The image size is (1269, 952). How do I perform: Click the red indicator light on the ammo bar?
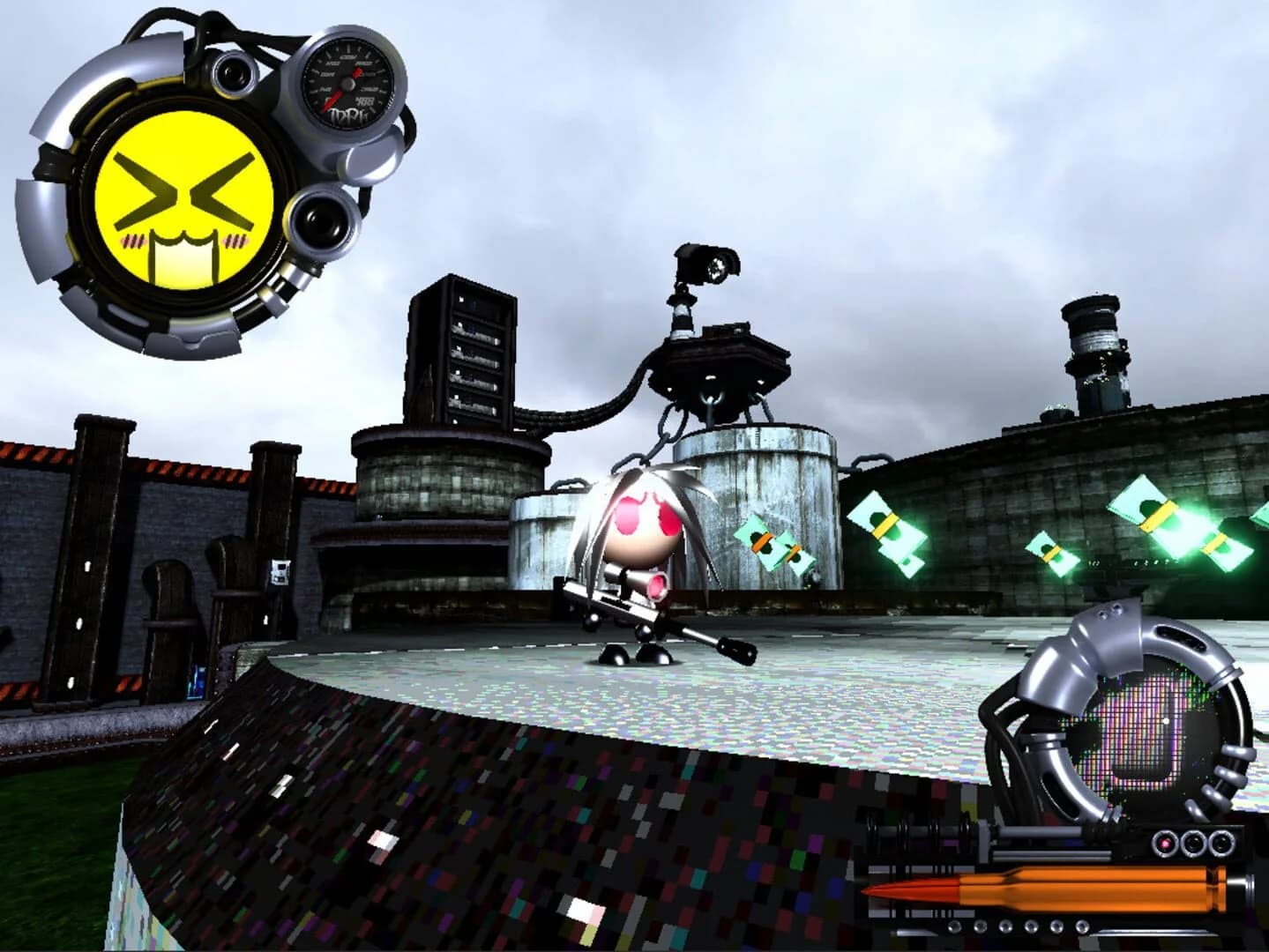[1165, 844]
